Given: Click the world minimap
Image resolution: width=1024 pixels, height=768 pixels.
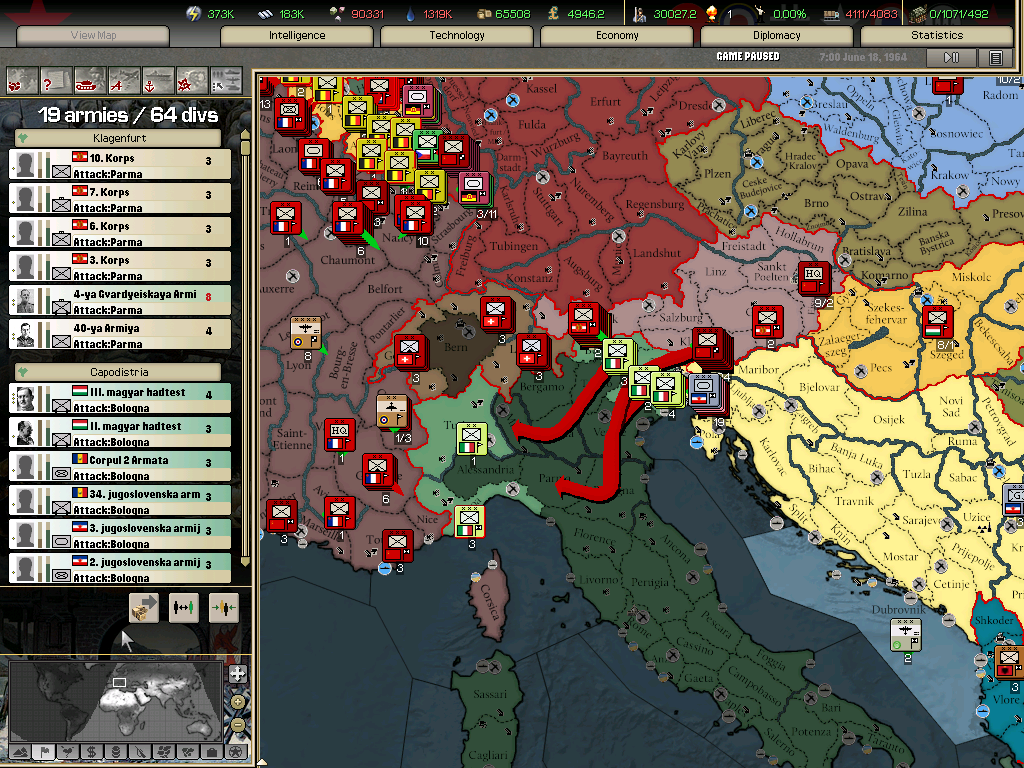Looking at the screenshot, I should [115, 698].
